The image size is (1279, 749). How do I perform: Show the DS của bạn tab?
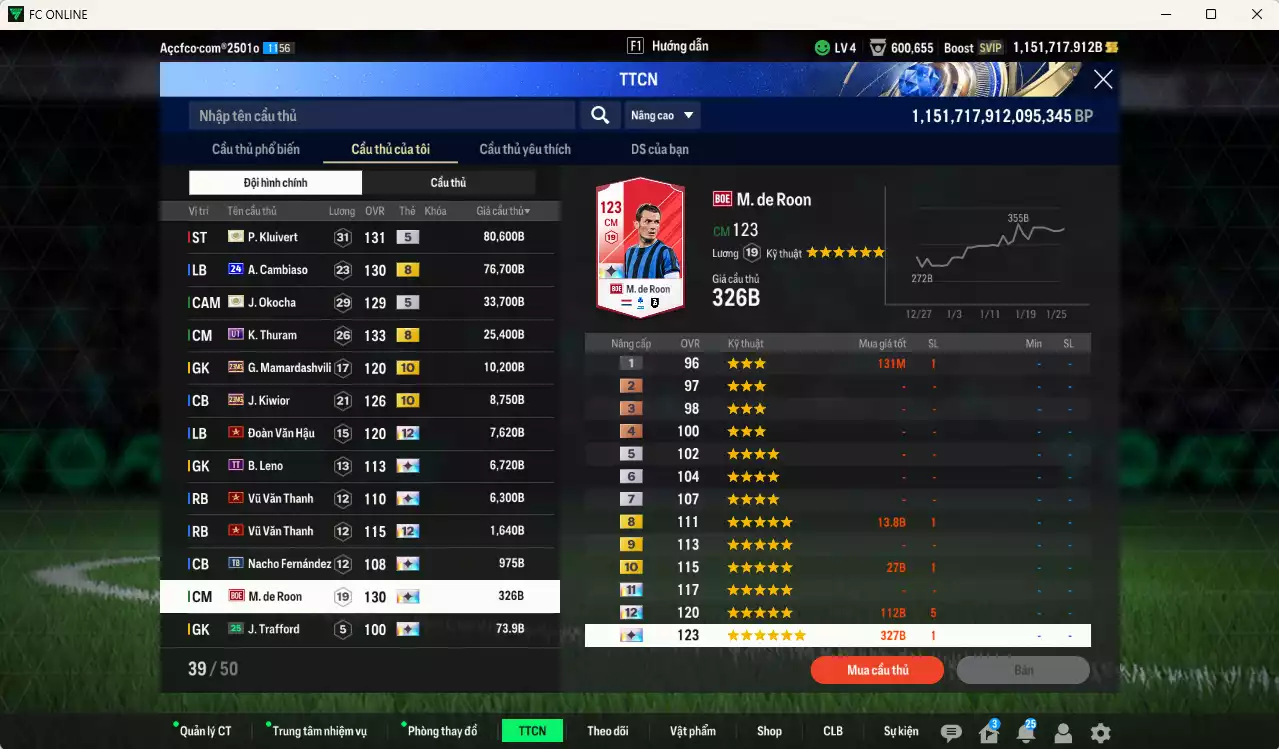tap(659, 150)
